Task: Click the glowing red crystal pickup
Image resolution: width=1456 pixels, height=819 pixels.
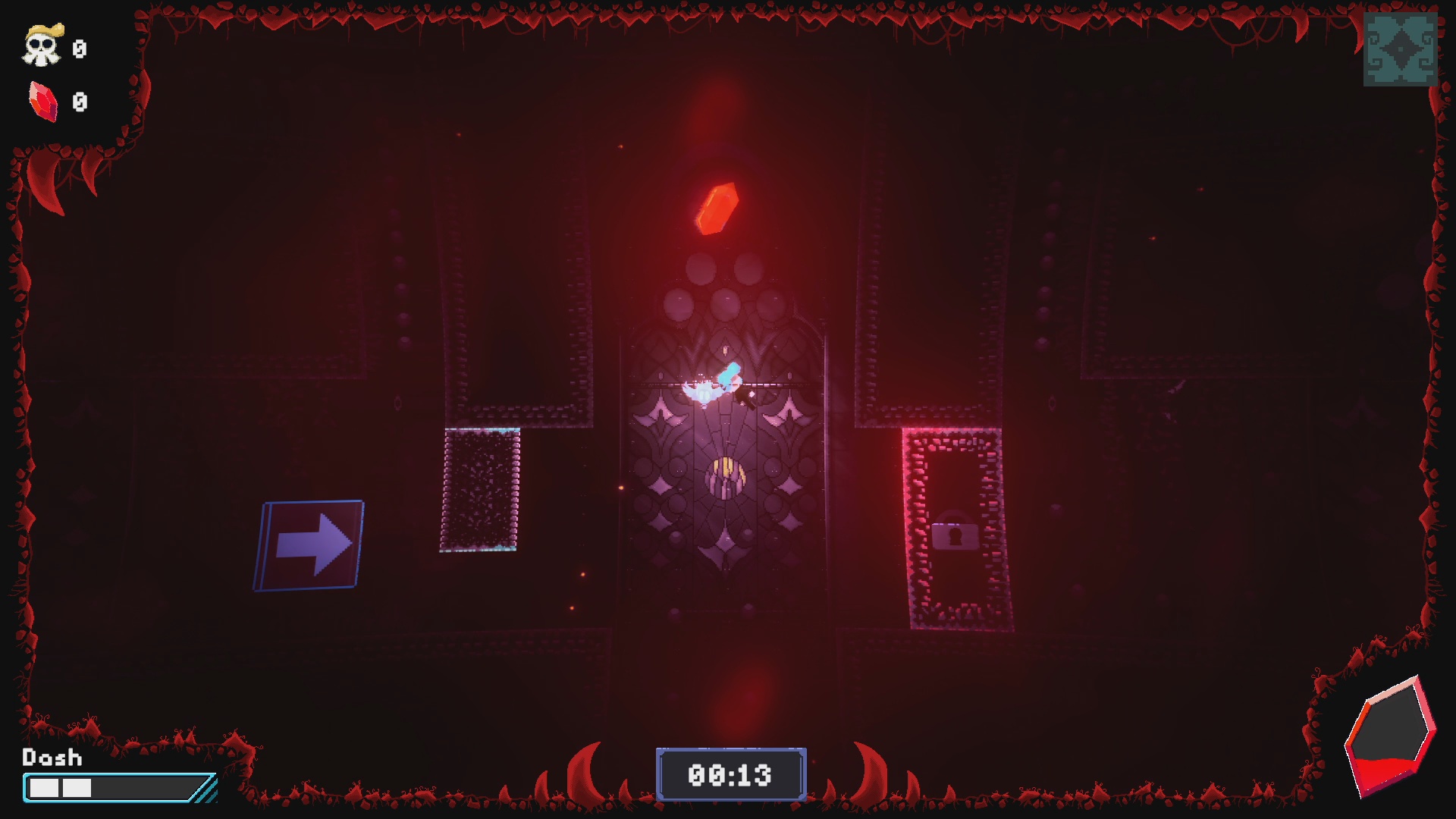Action: coord(717,208)
